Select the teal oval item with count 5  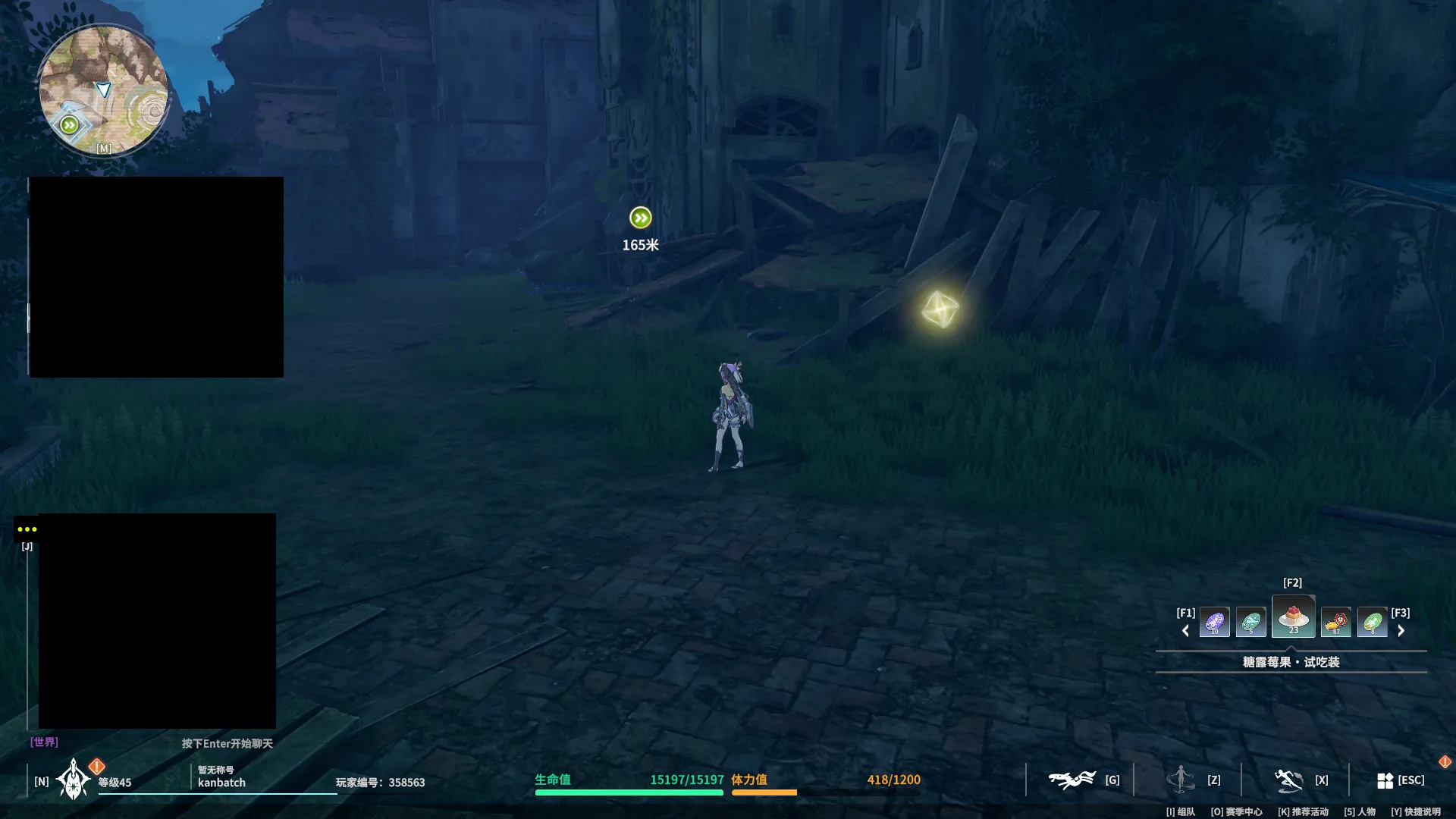click(x=1250, y=623)
